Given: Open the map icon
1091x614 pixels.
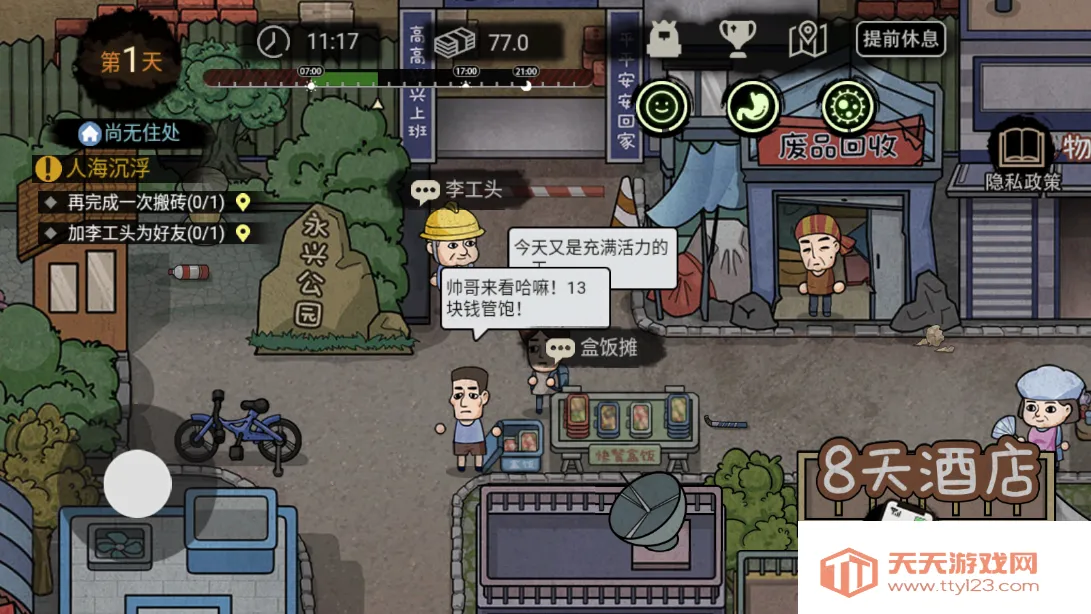Looking at the screenshot, I should click(x=807, y=40).
